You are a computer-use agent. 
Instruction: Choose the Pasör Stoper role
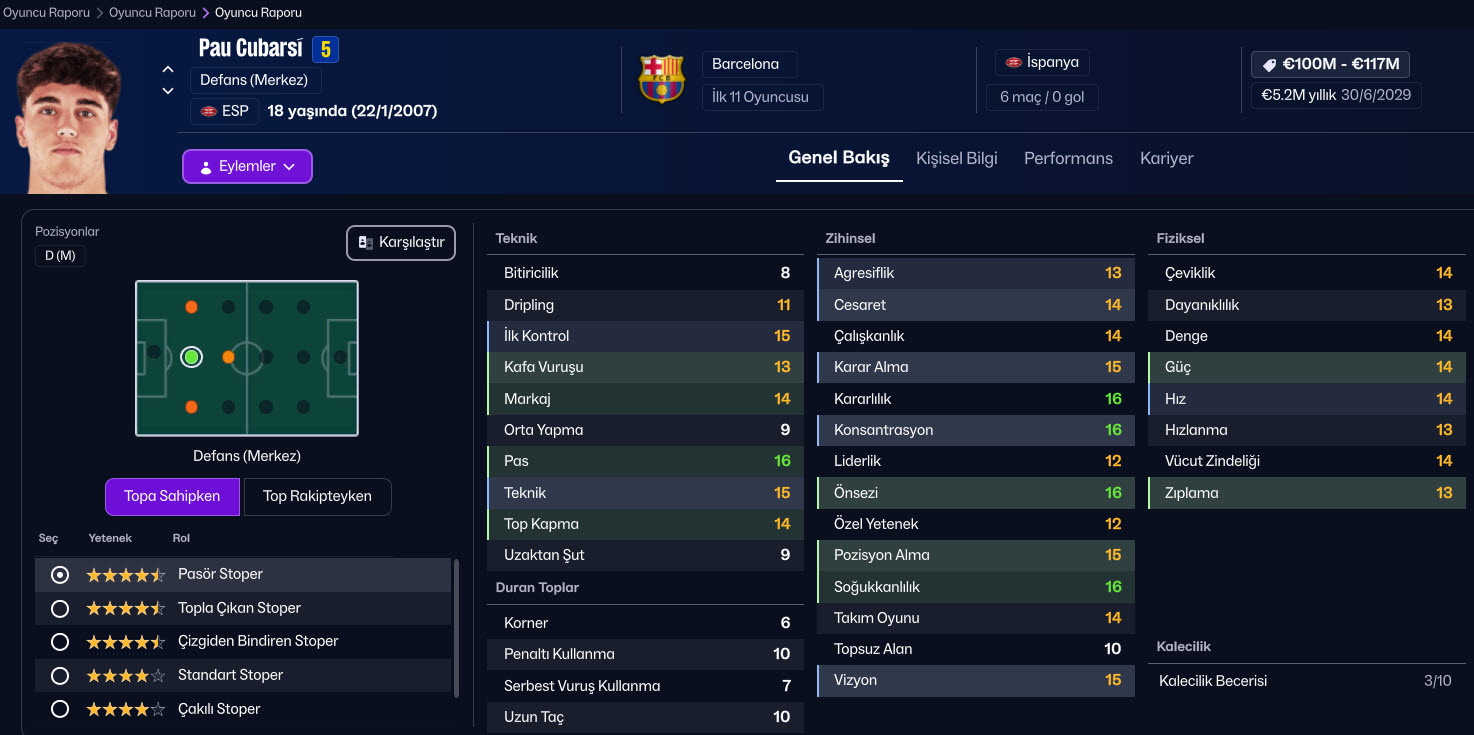pos(60,575)
